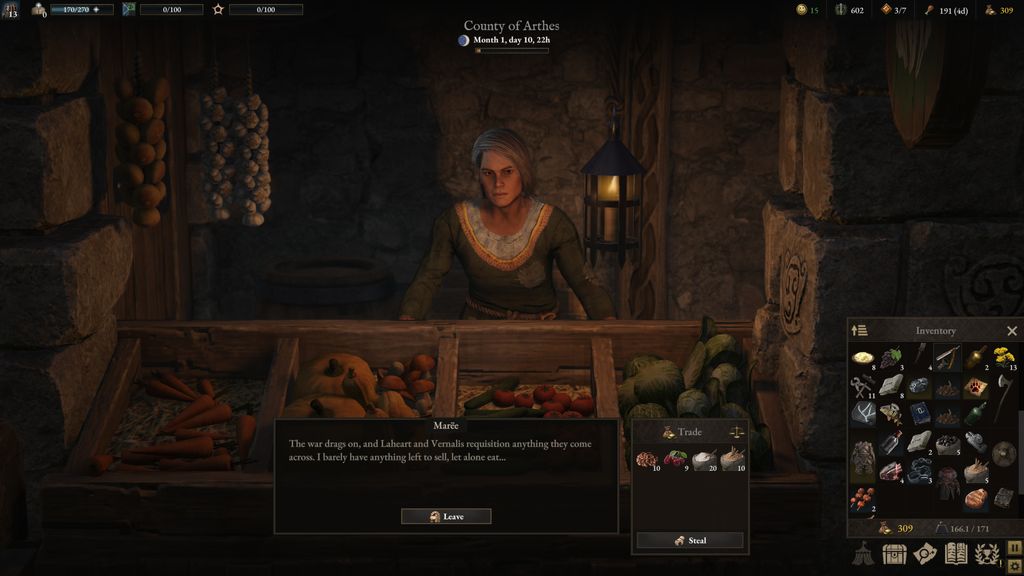Sort the inventory with the sort button
This screenshot has width=1024, height=576.
click(859, 331)
